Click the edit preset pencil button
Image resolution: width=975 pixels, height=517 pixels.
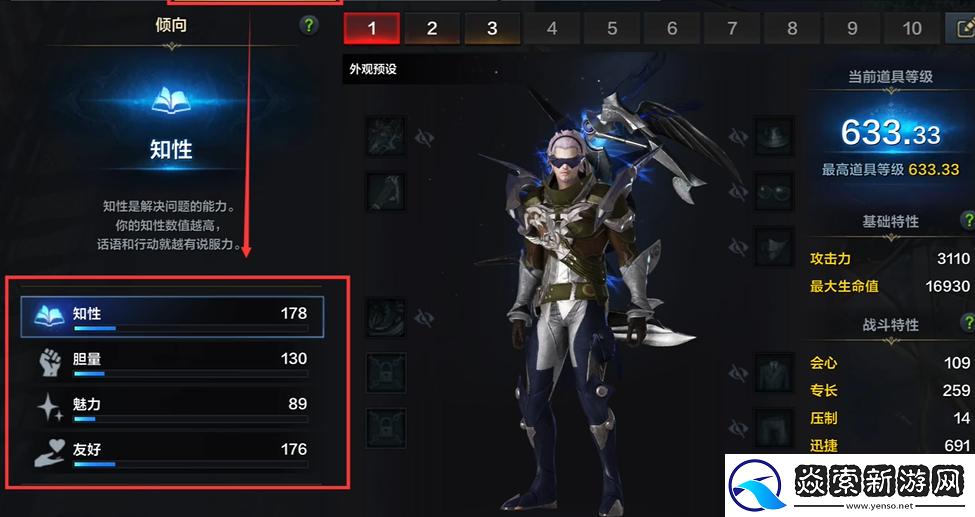961,29
